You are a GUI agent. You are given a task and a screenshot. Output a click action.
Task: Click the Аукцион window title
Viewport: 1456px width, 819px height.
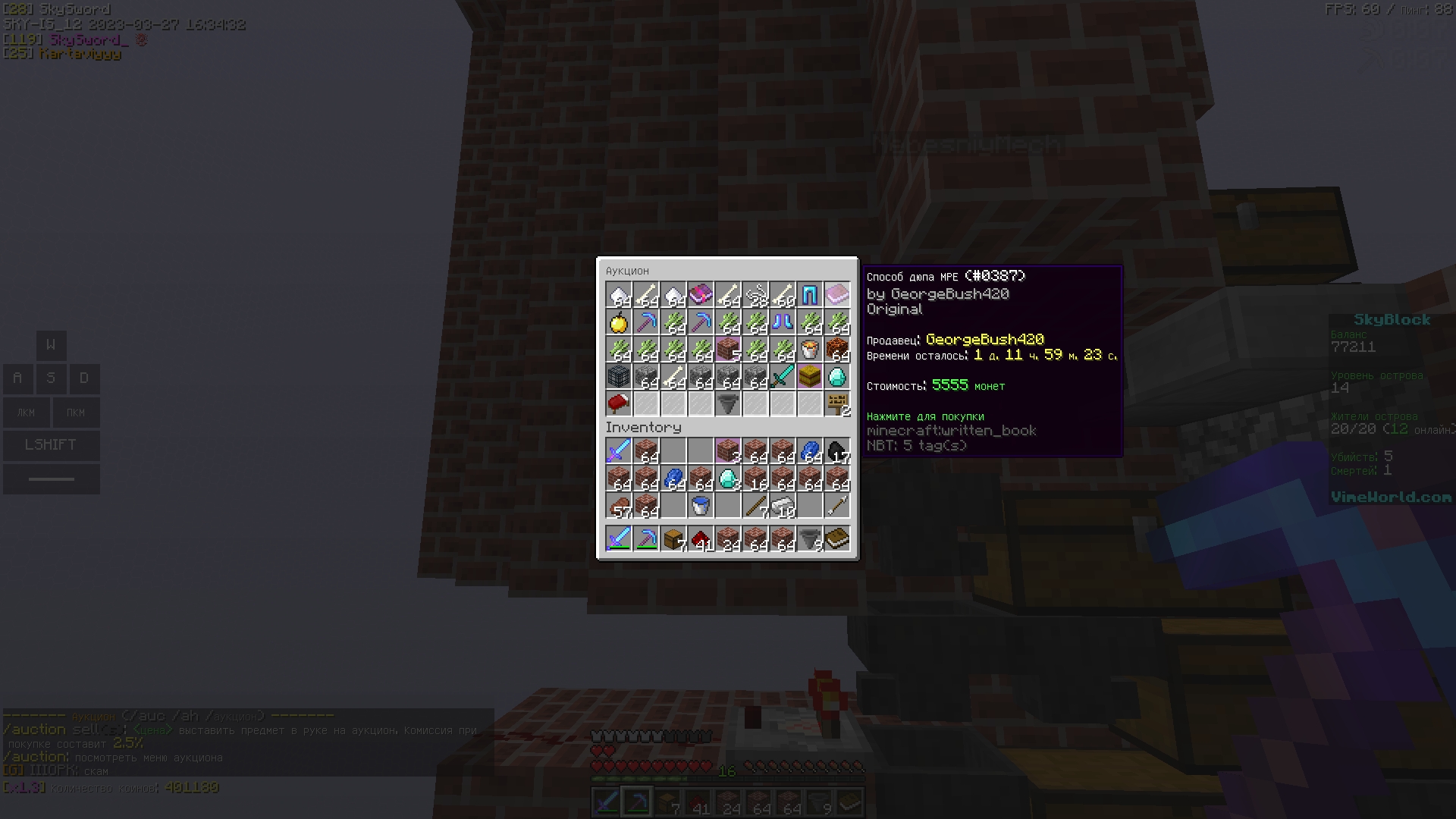tap(627, 271)
